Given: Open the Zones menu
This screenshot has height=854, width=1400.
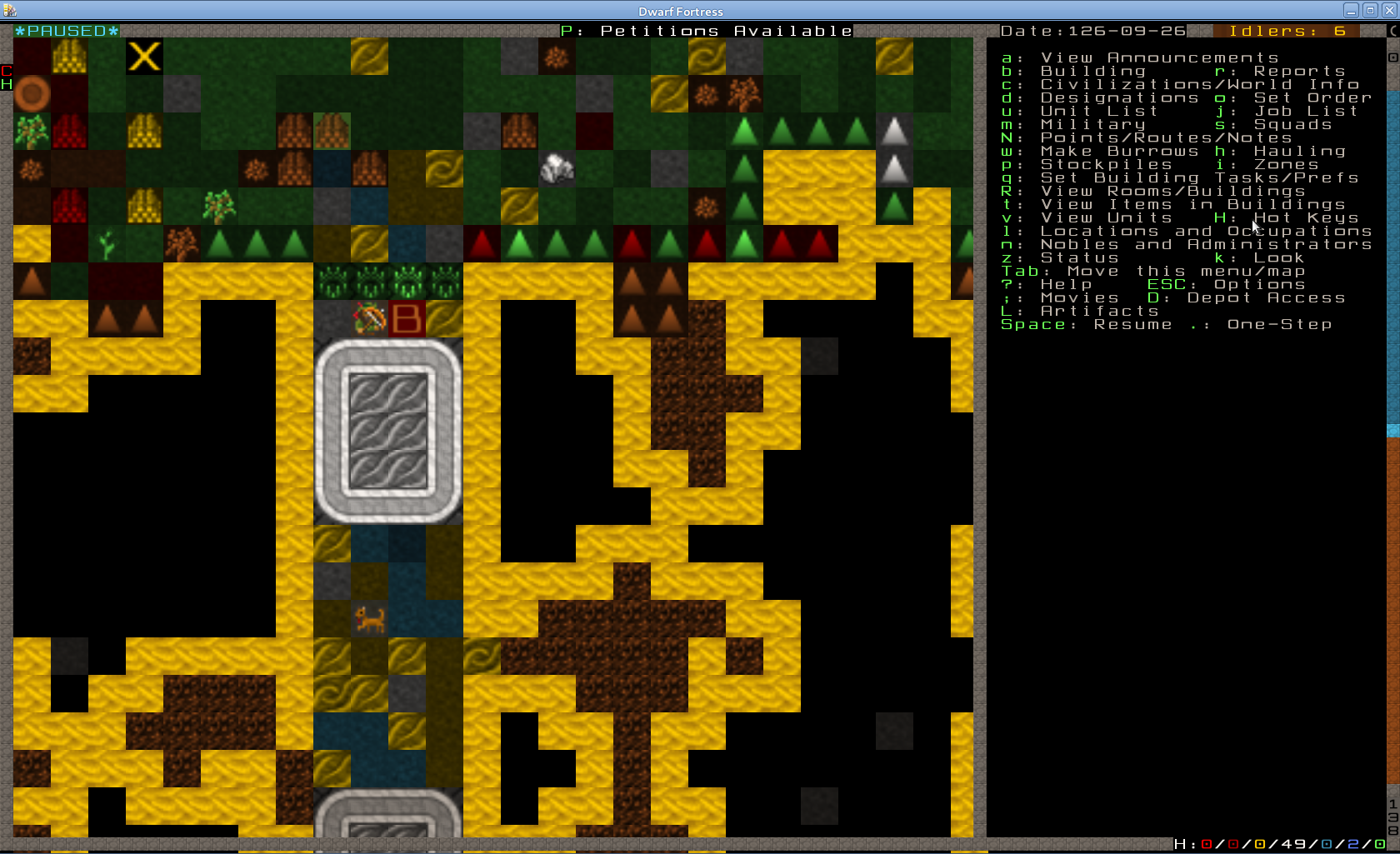Looking at the screenshot, I should click(x=1285, y=164).
